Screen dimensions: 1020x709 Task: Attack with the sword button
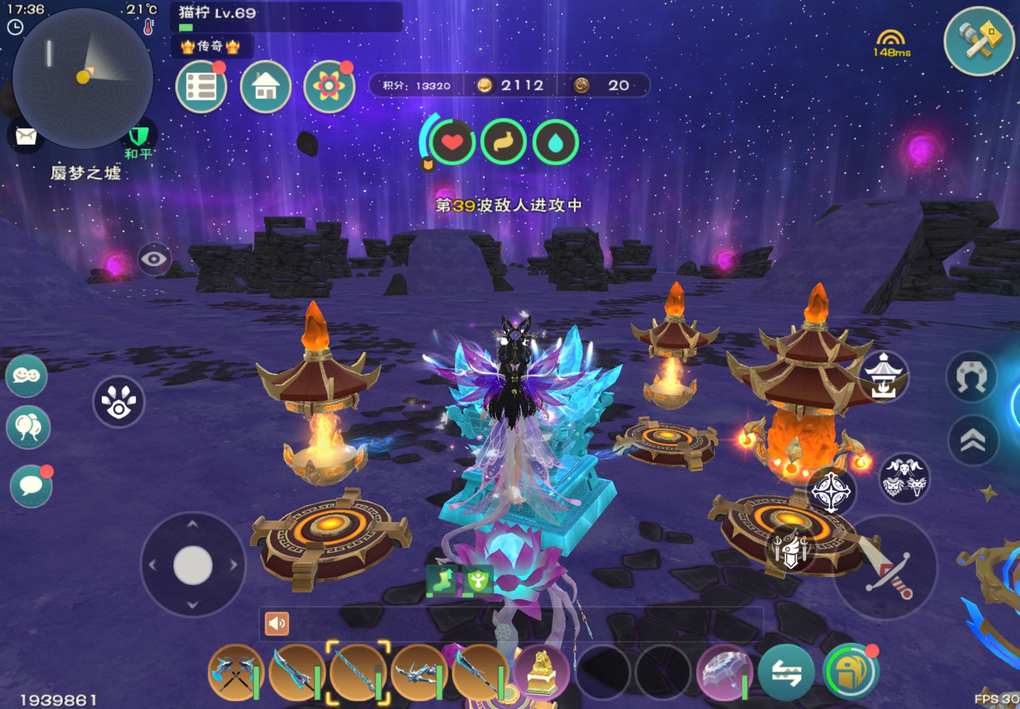pos(885,569)
